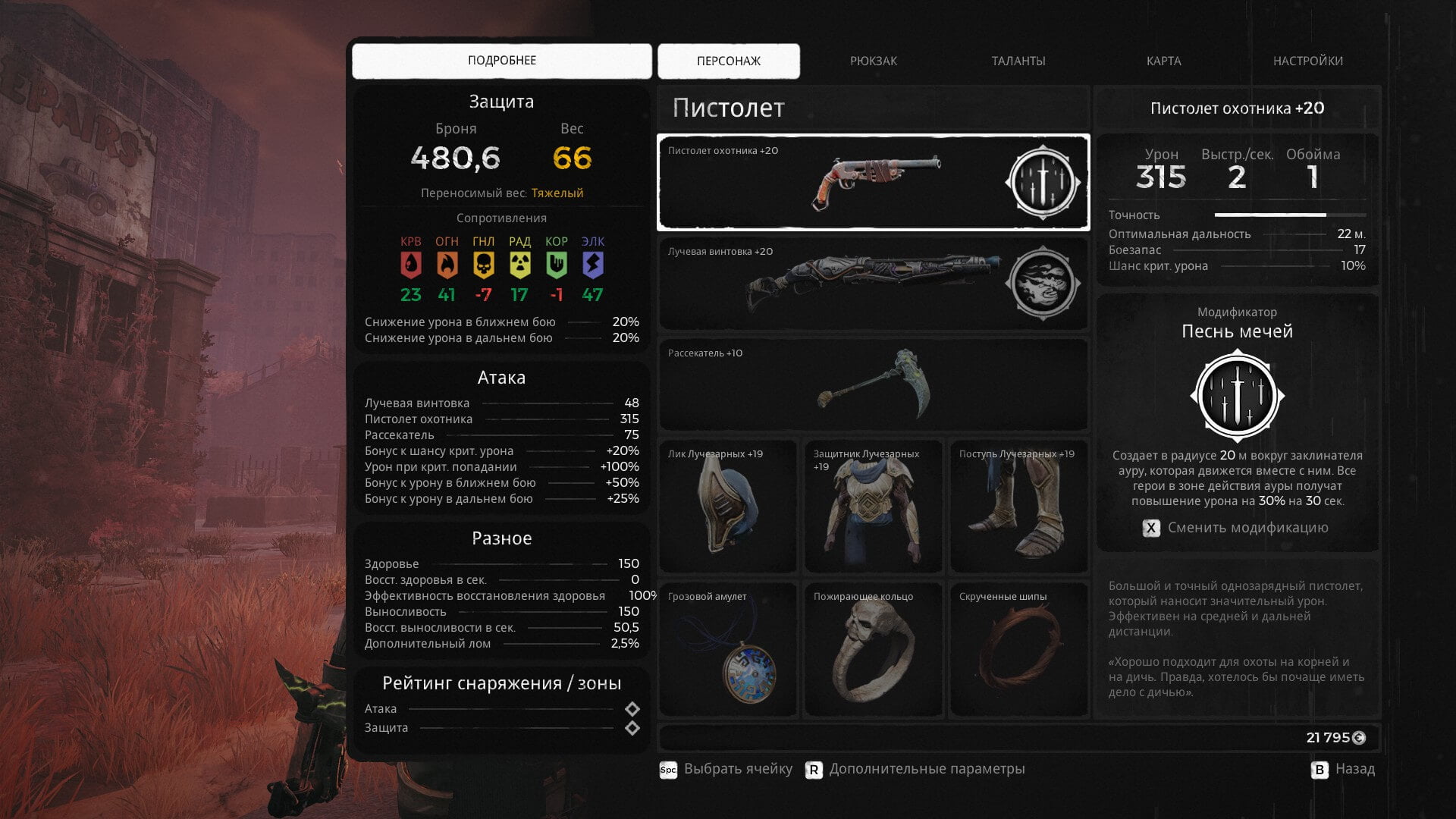Pick the Защитник Лучезарных +19 armor slot
The height and width of the screenshot is (819, 1456).
[x=873, y=507]
